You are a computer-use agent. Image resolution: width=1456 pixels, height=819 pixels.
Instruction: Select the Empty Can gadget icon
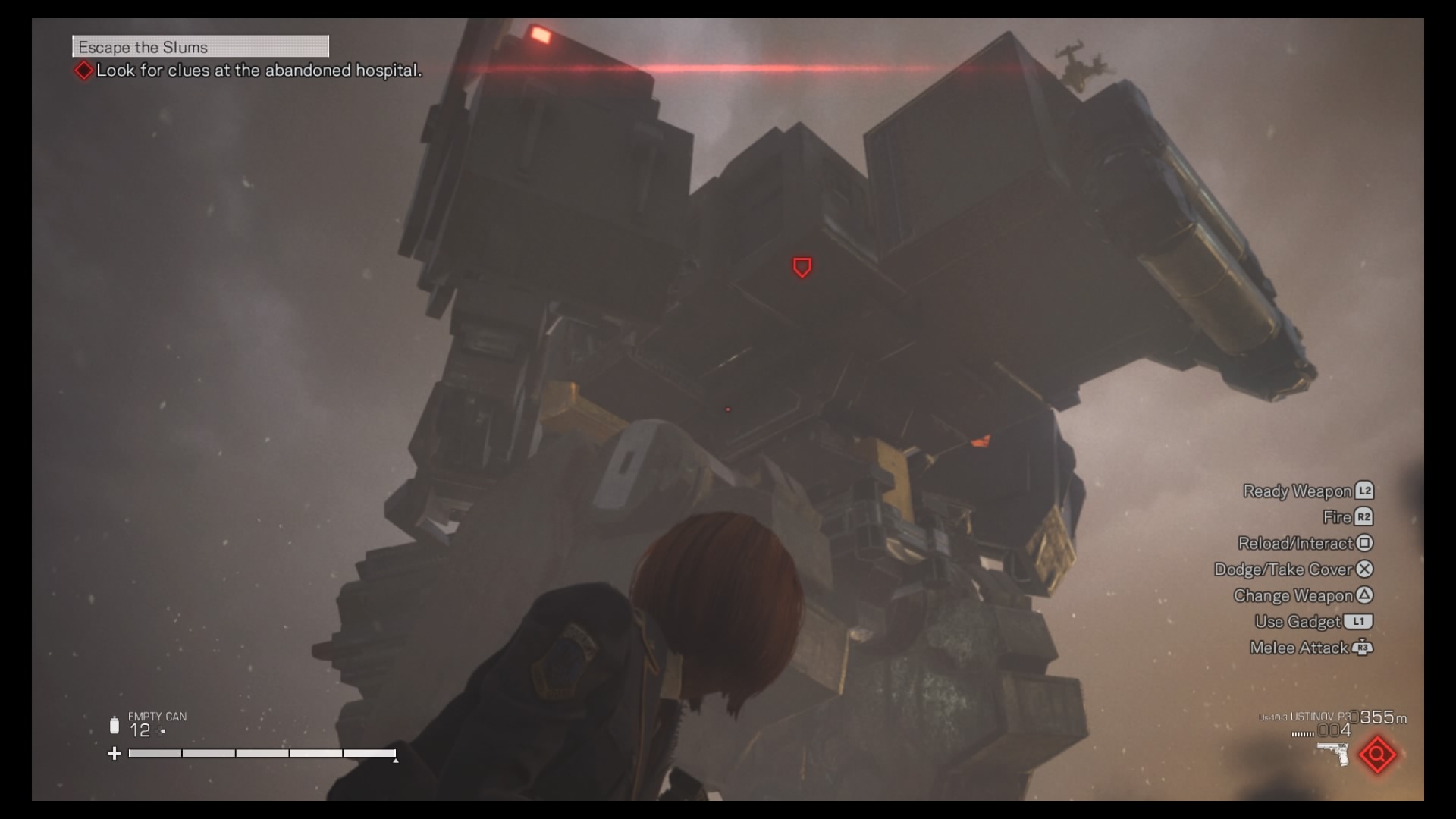115,726
